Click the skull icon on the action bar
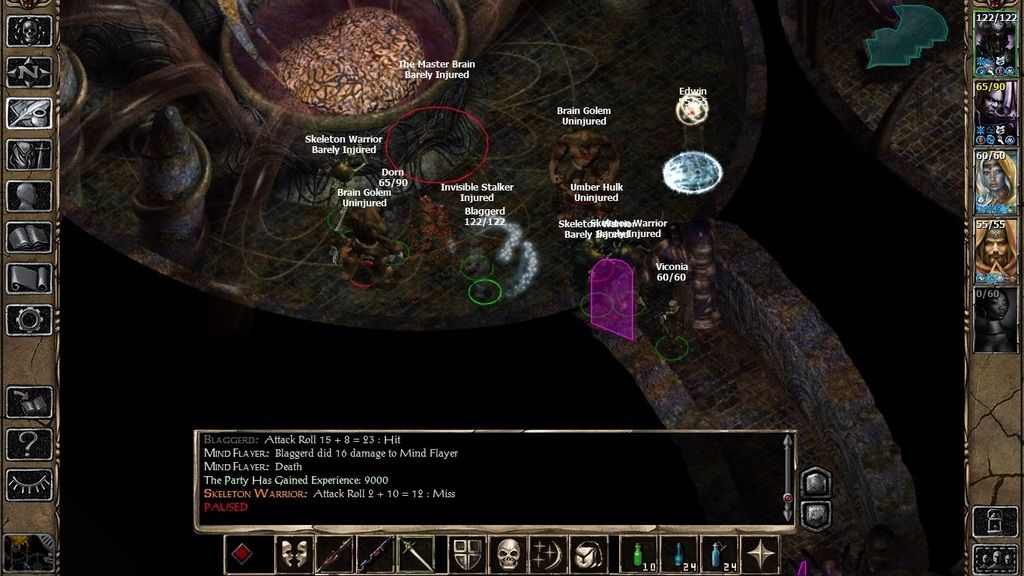This screenshot has height=576, width=1024. [510, 554]
